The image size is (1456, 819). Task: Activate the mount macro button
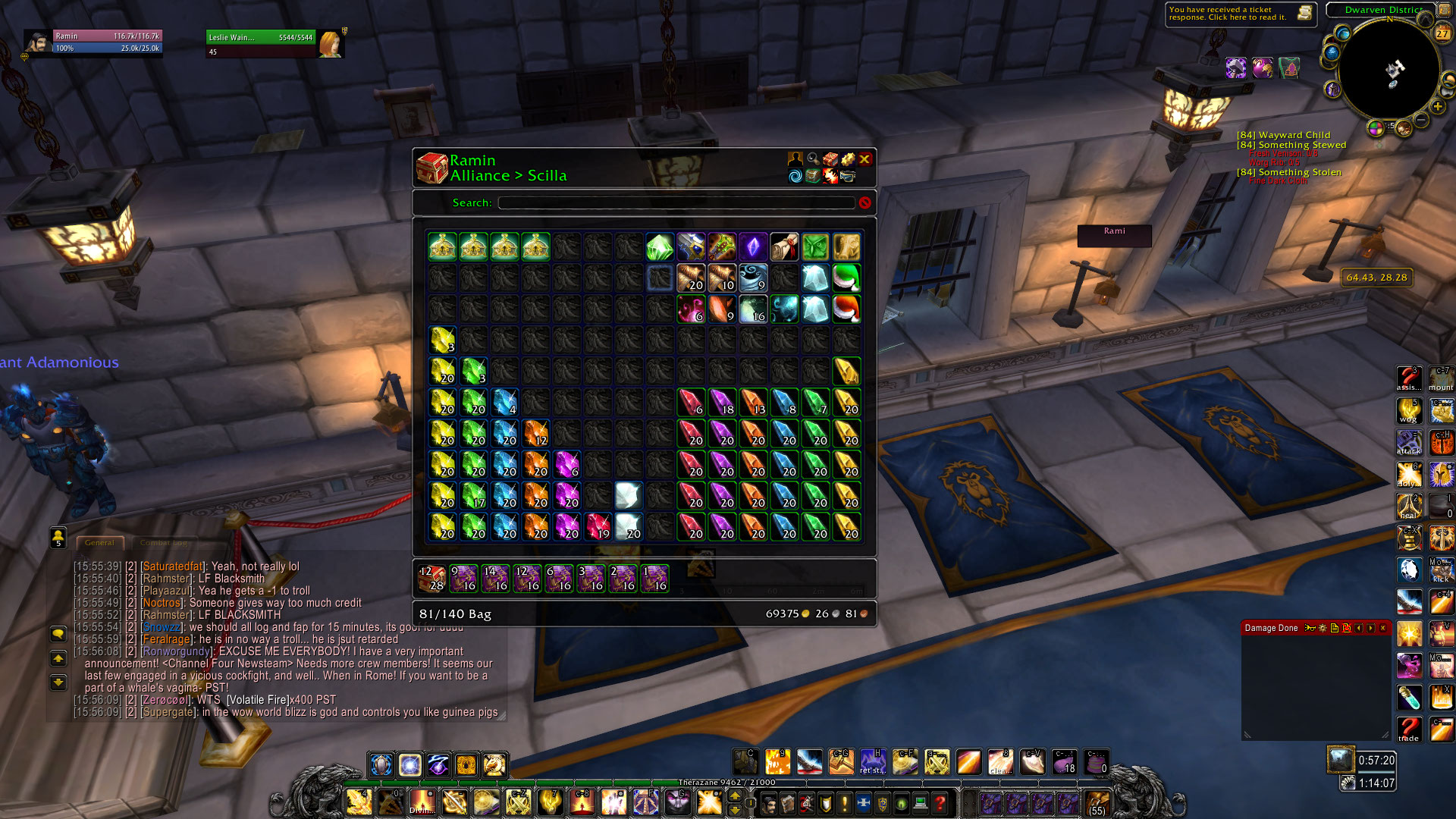[1441, 378]
